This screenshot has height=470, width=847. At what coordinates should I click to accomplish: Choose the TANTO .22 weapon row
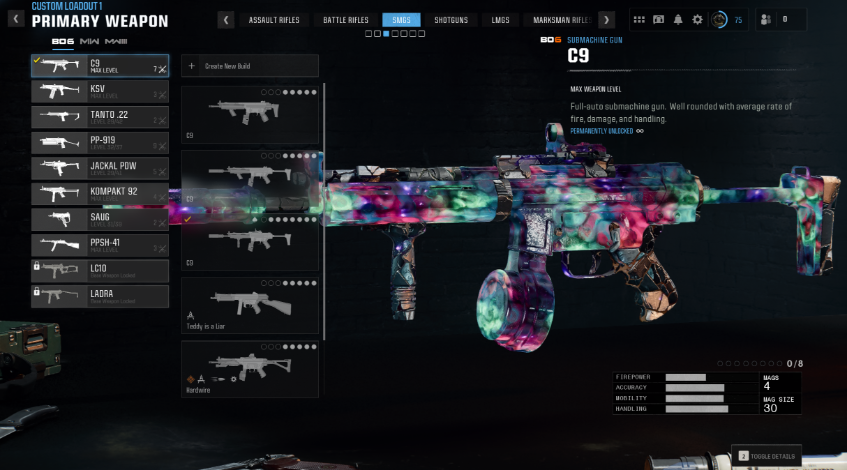click(x=100, y=117)
